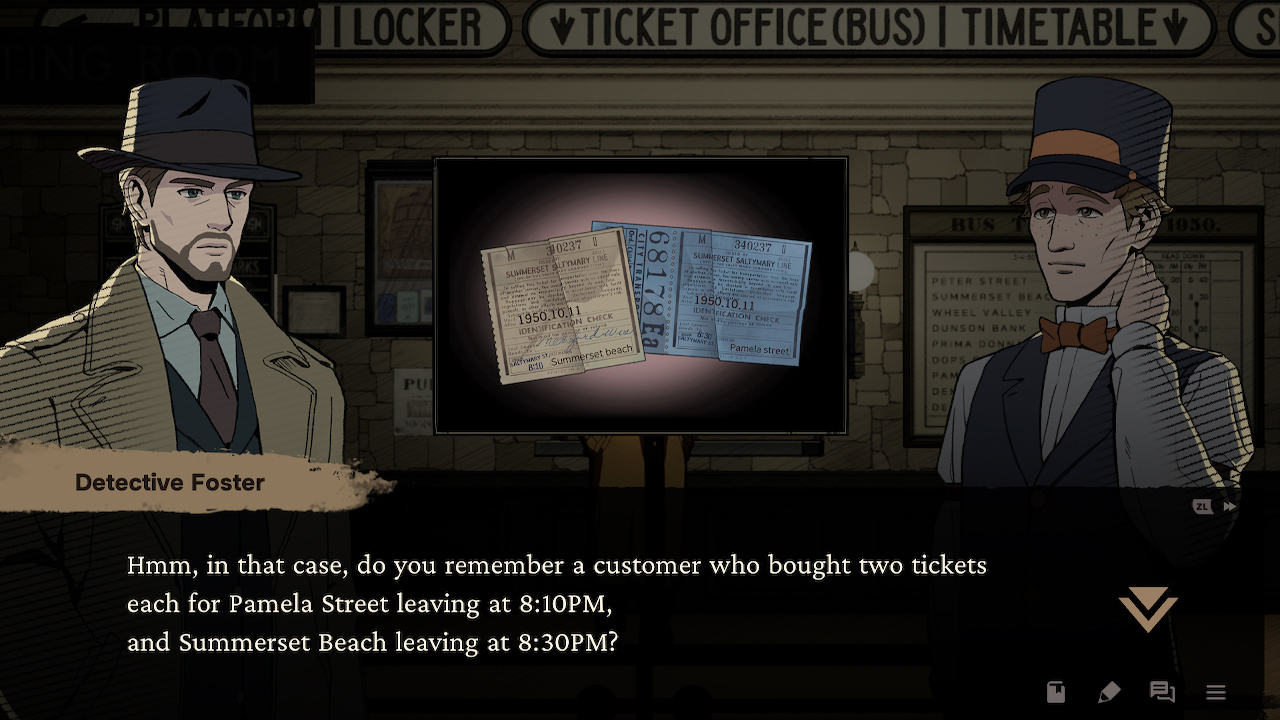This screenshot has height=720, width=1280.
Task: Open the case journal notebook icon
Action: pos(1056,692)
